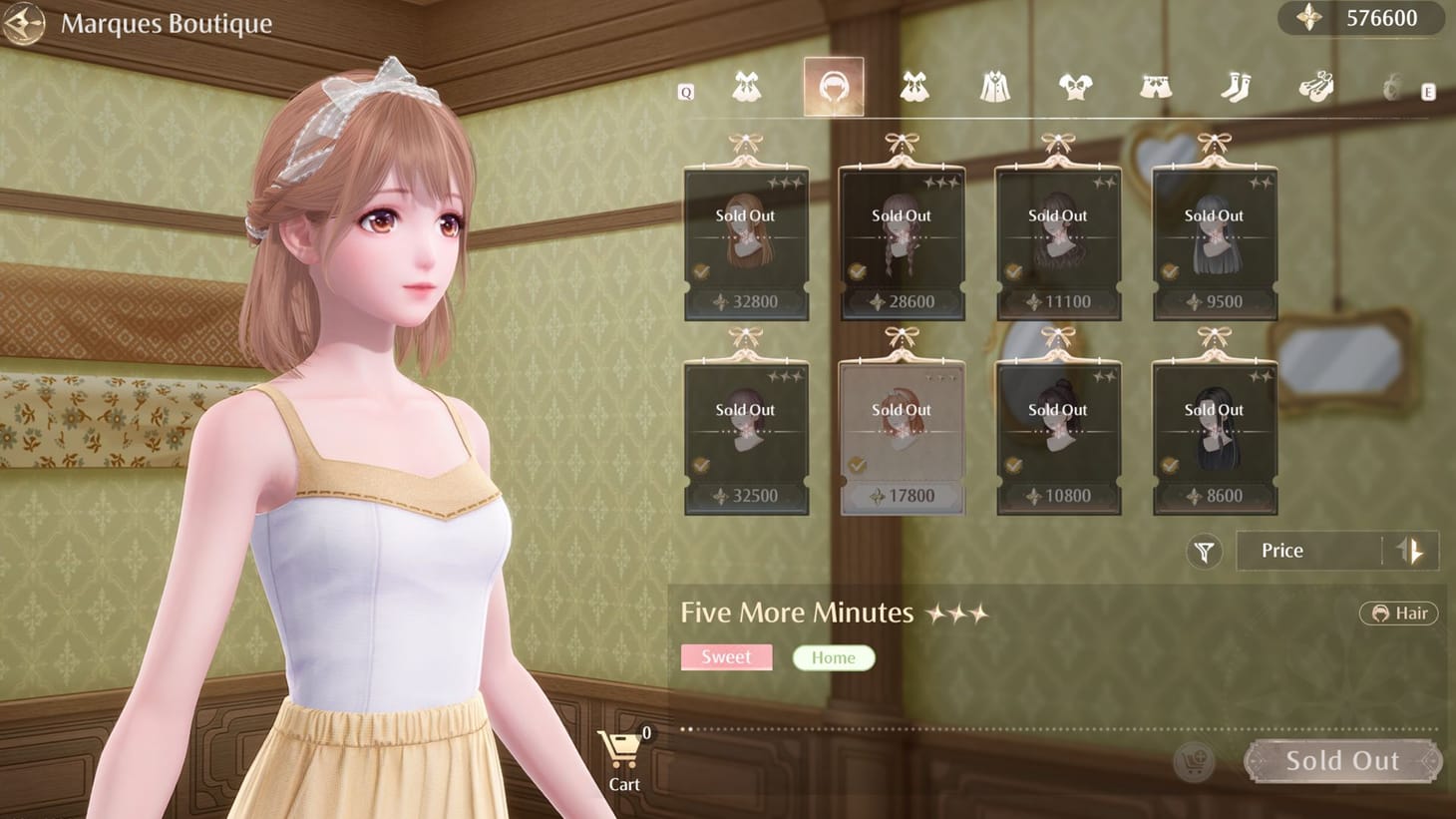Open the shopping Cart
The image size is (1456, 819).
pos(622,750)
